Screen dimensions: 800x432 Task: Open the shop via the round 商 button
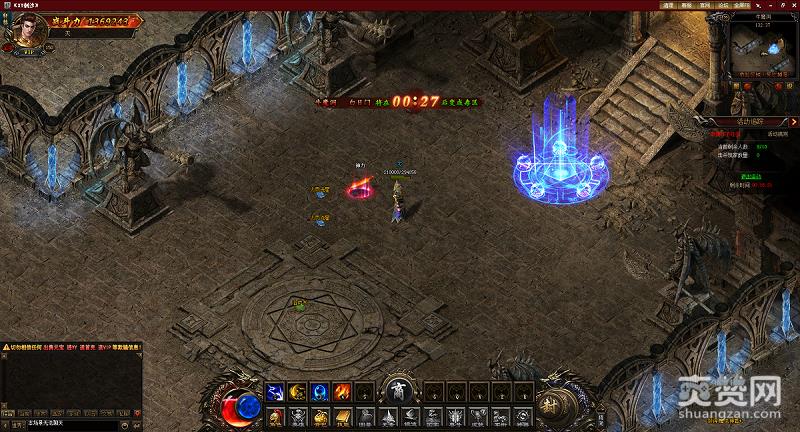[x=398, y=390]
